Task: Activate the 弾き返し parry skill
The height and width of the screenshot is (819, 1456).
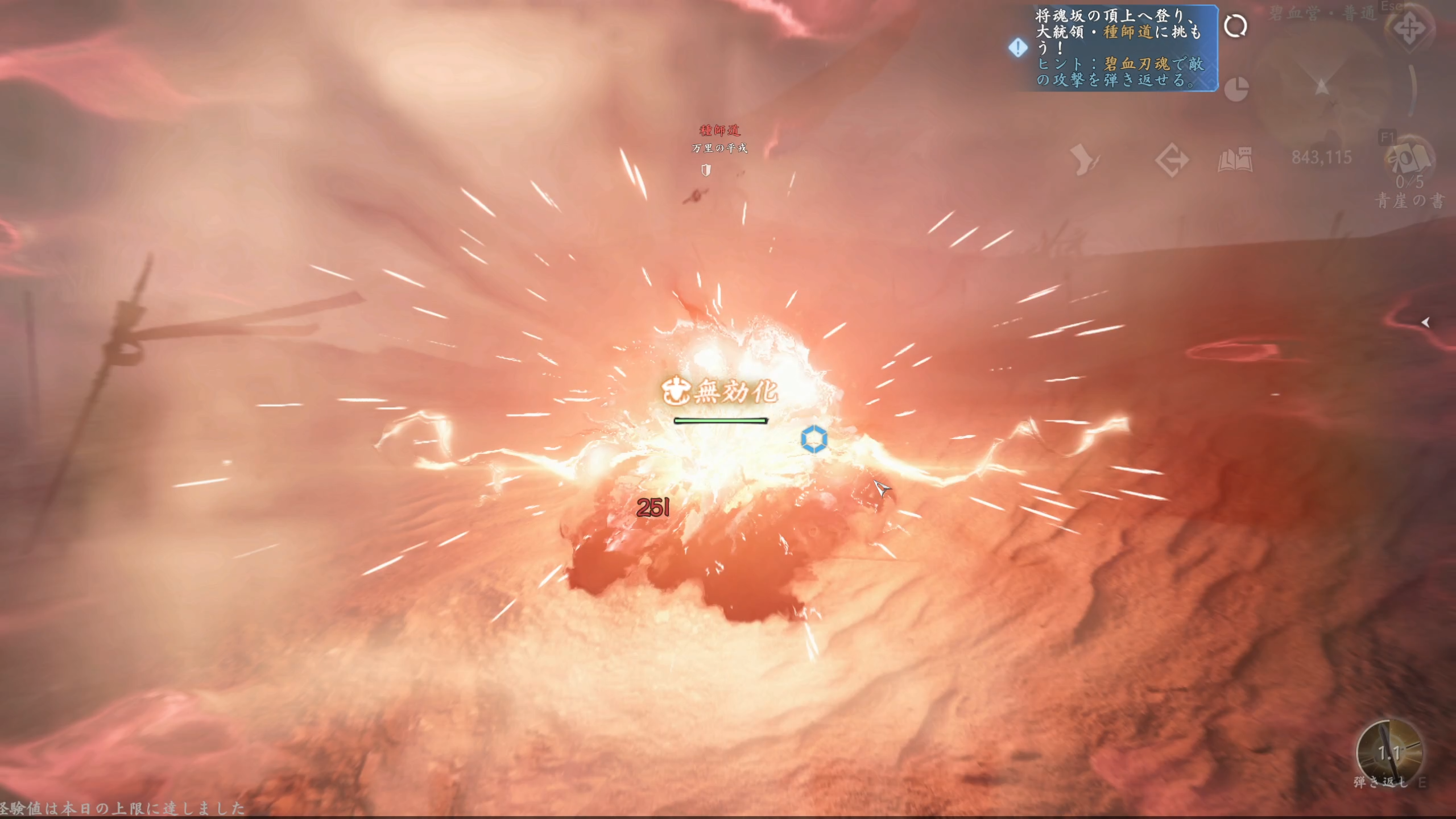Action: tap(1388, 752)
